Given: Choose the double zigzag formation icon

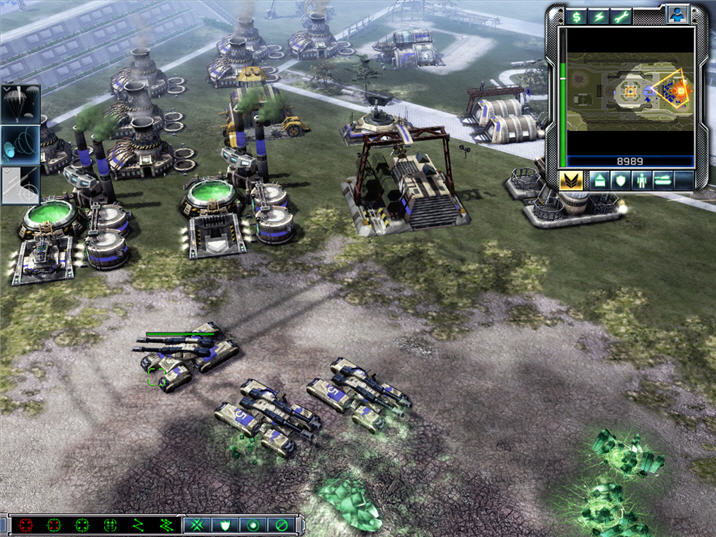Looking at the screenshot, I should [x=165, y=525].
